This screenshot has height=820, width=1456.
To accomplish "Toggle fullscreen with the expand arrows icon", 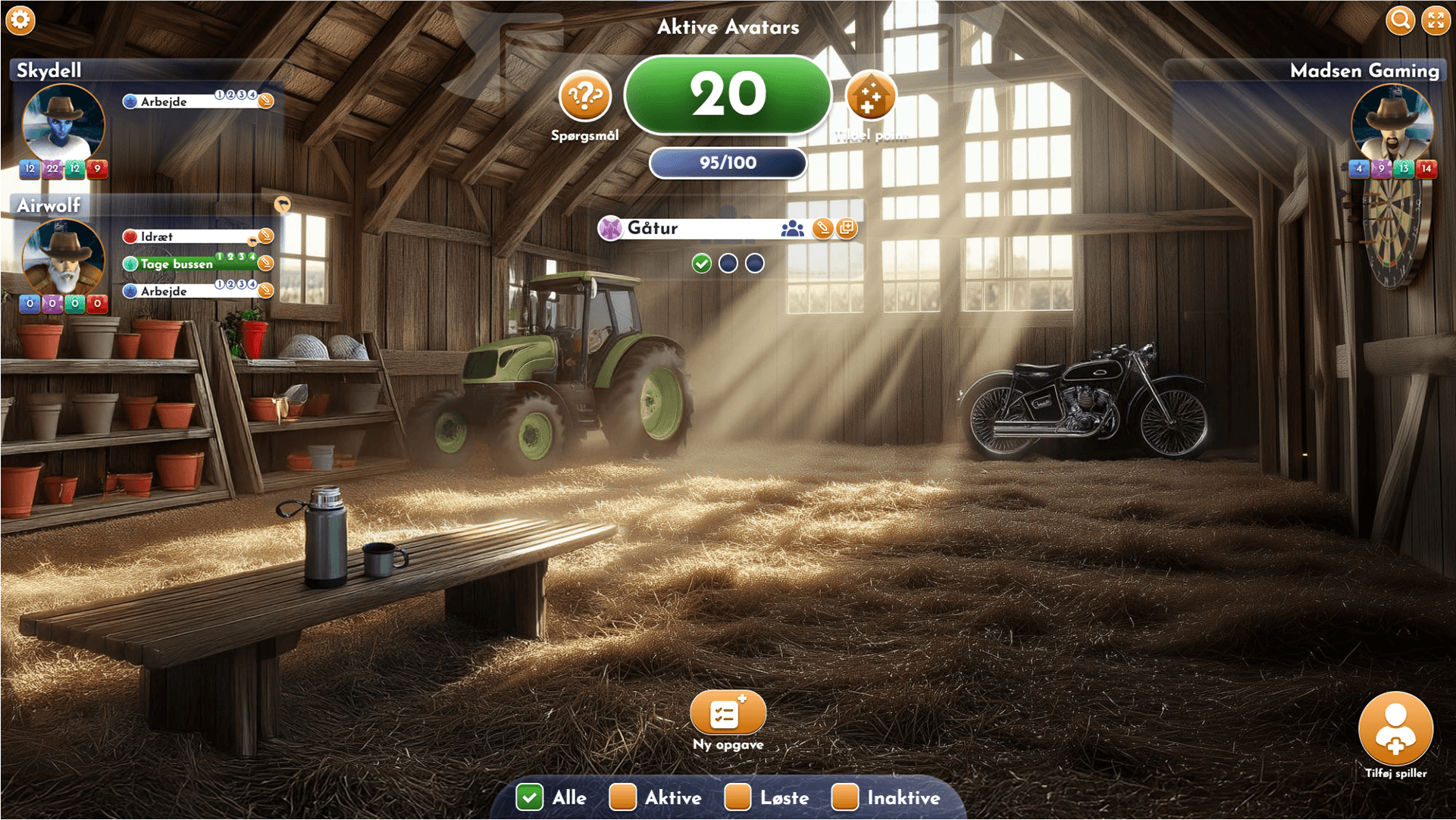I will point(1436,20).
